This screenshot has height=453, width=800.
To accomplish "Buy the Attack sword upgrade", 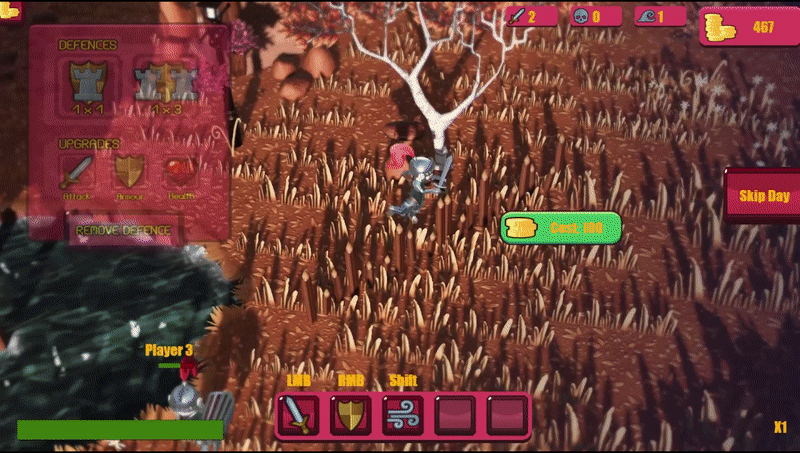I will tap(77, 172).
